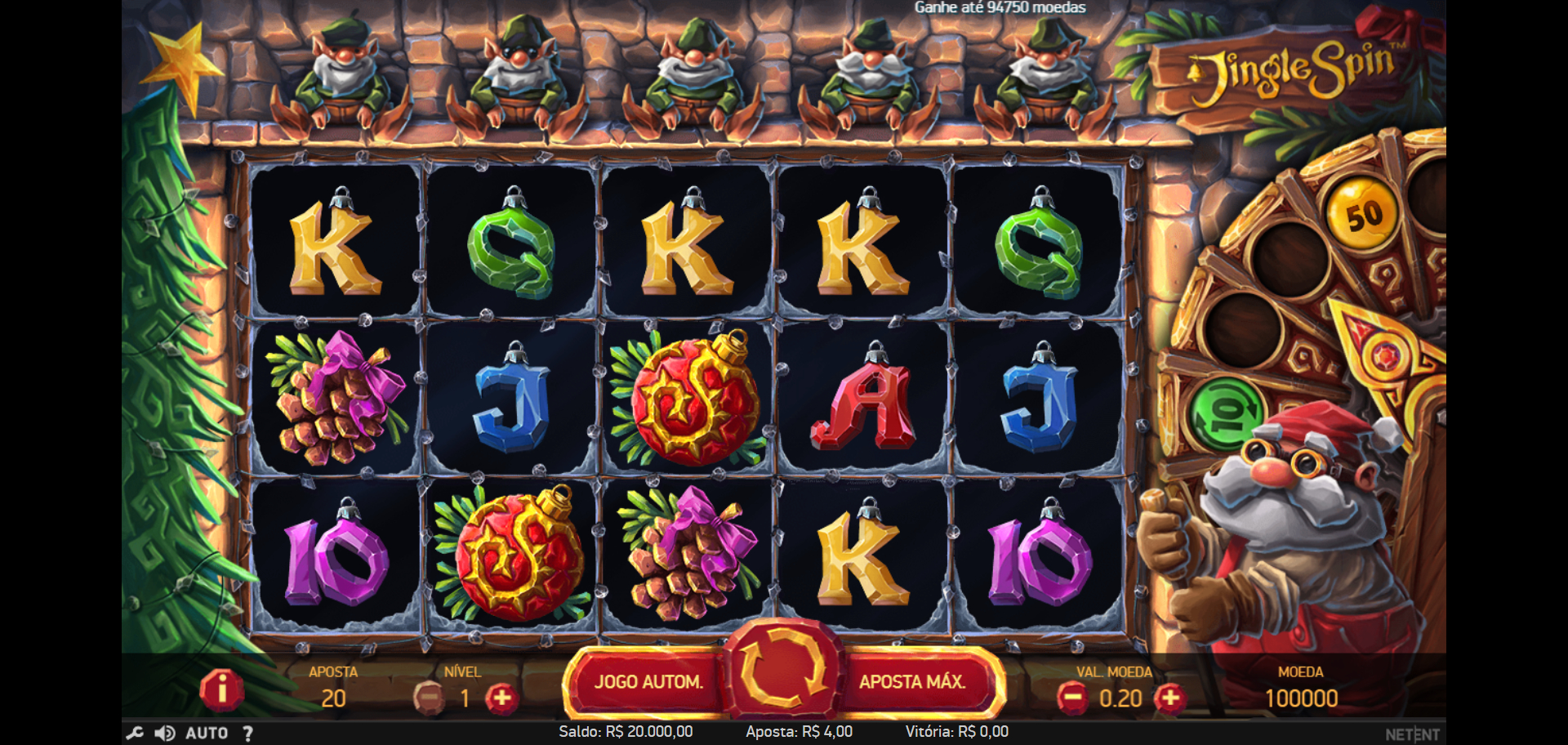Toggle sound with the speaker icon
The width and height of the screenshot is (1568, 745).
(x=164, y=733)
